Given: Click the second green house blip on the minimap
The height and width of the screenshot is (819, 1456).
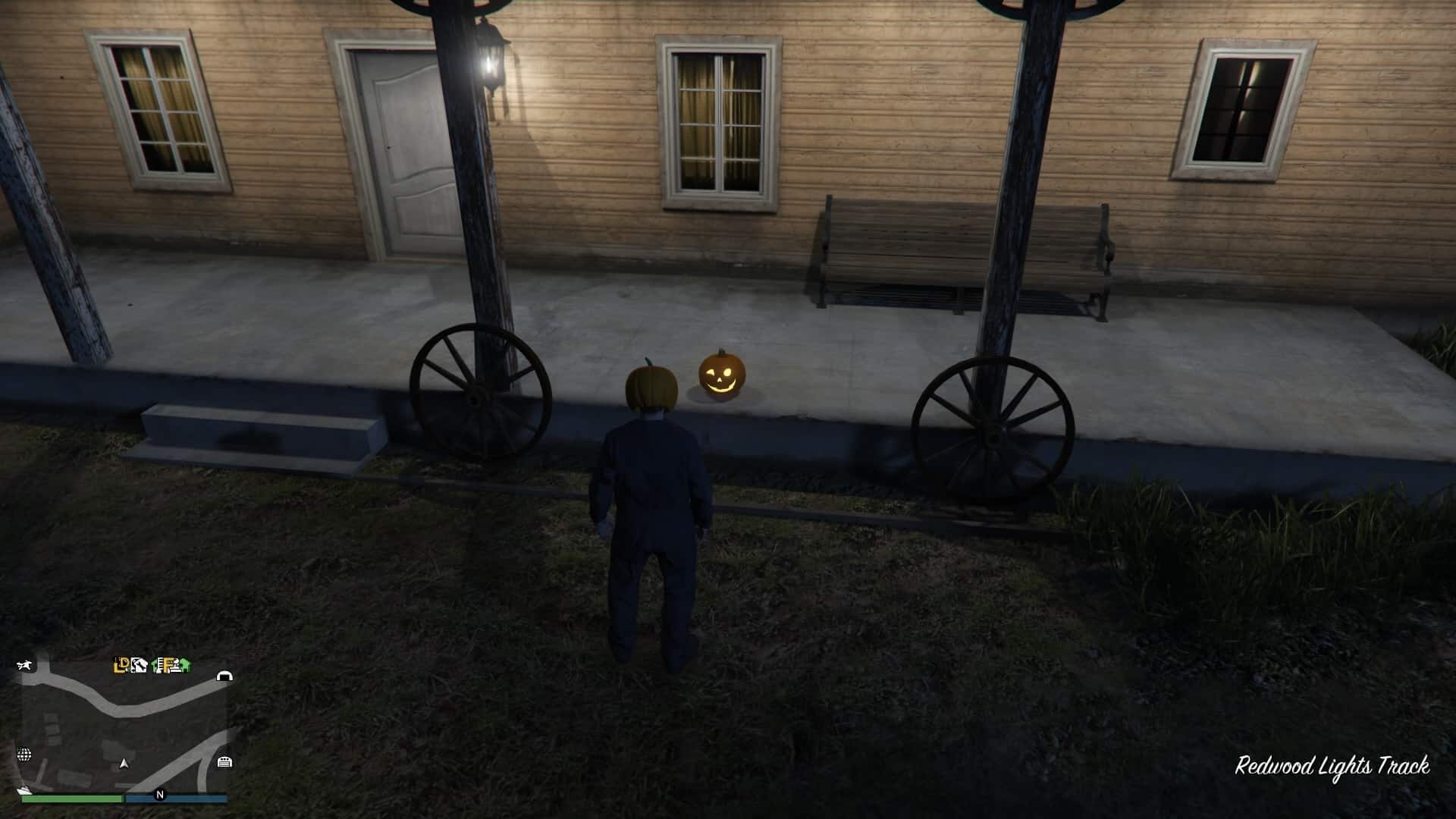Looking at the screenshot, I should pos(186,665).
